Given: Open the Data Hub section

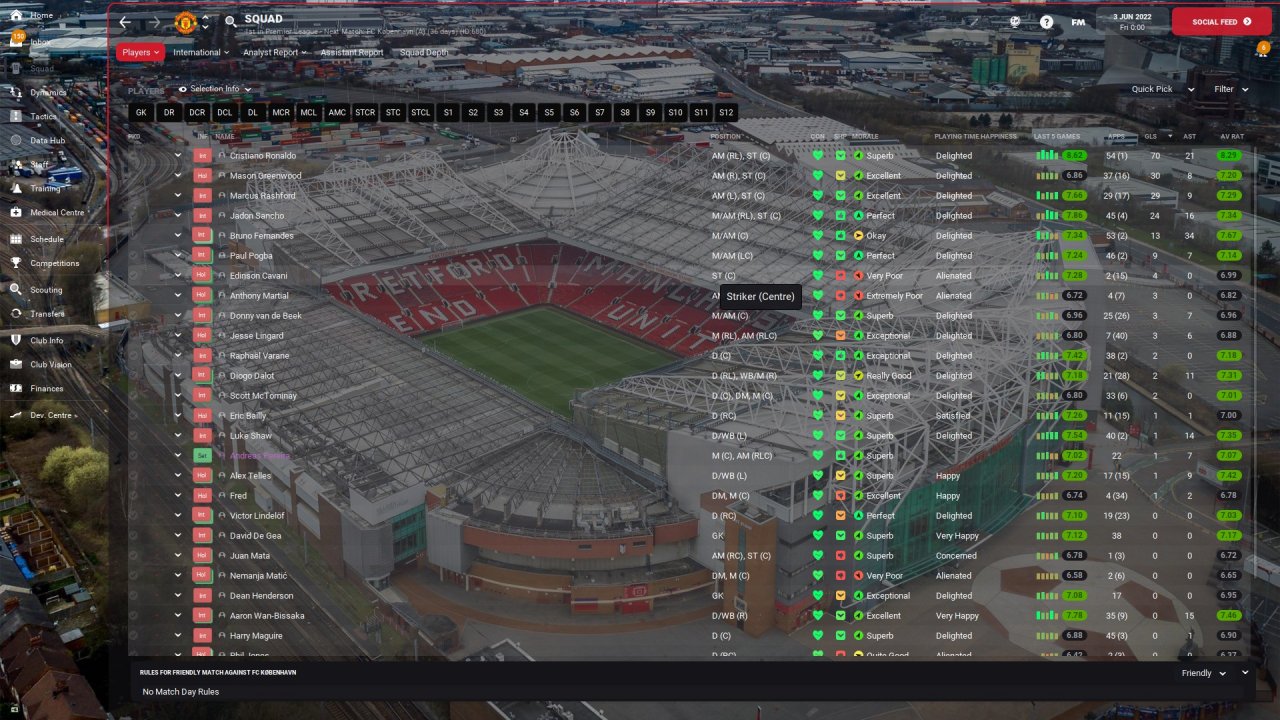Looking at the screenshot, I should point(47,141).
